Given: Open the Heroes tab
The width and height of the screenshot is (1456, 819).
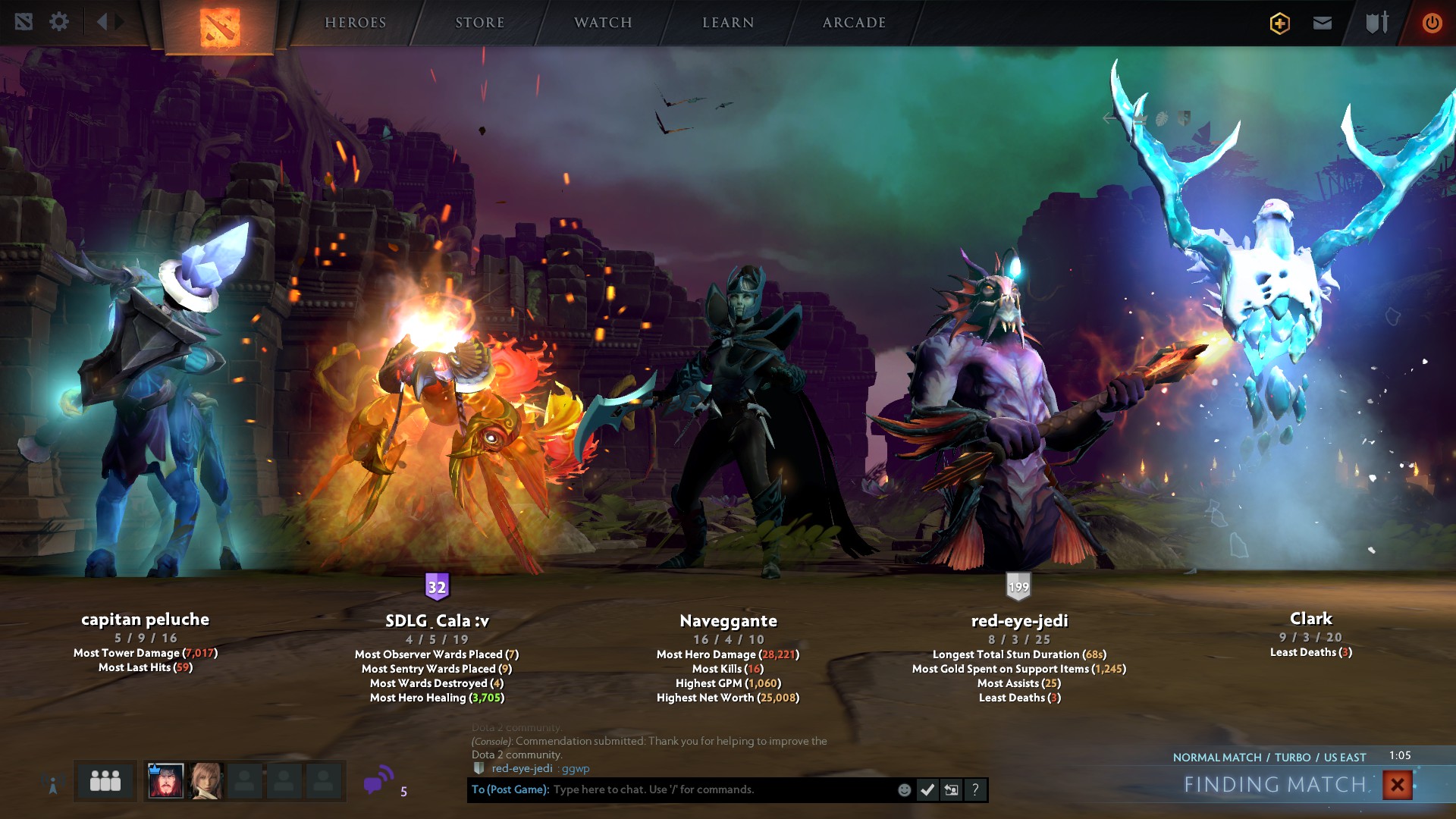Looking at the screenshot, I should [356, 23].
